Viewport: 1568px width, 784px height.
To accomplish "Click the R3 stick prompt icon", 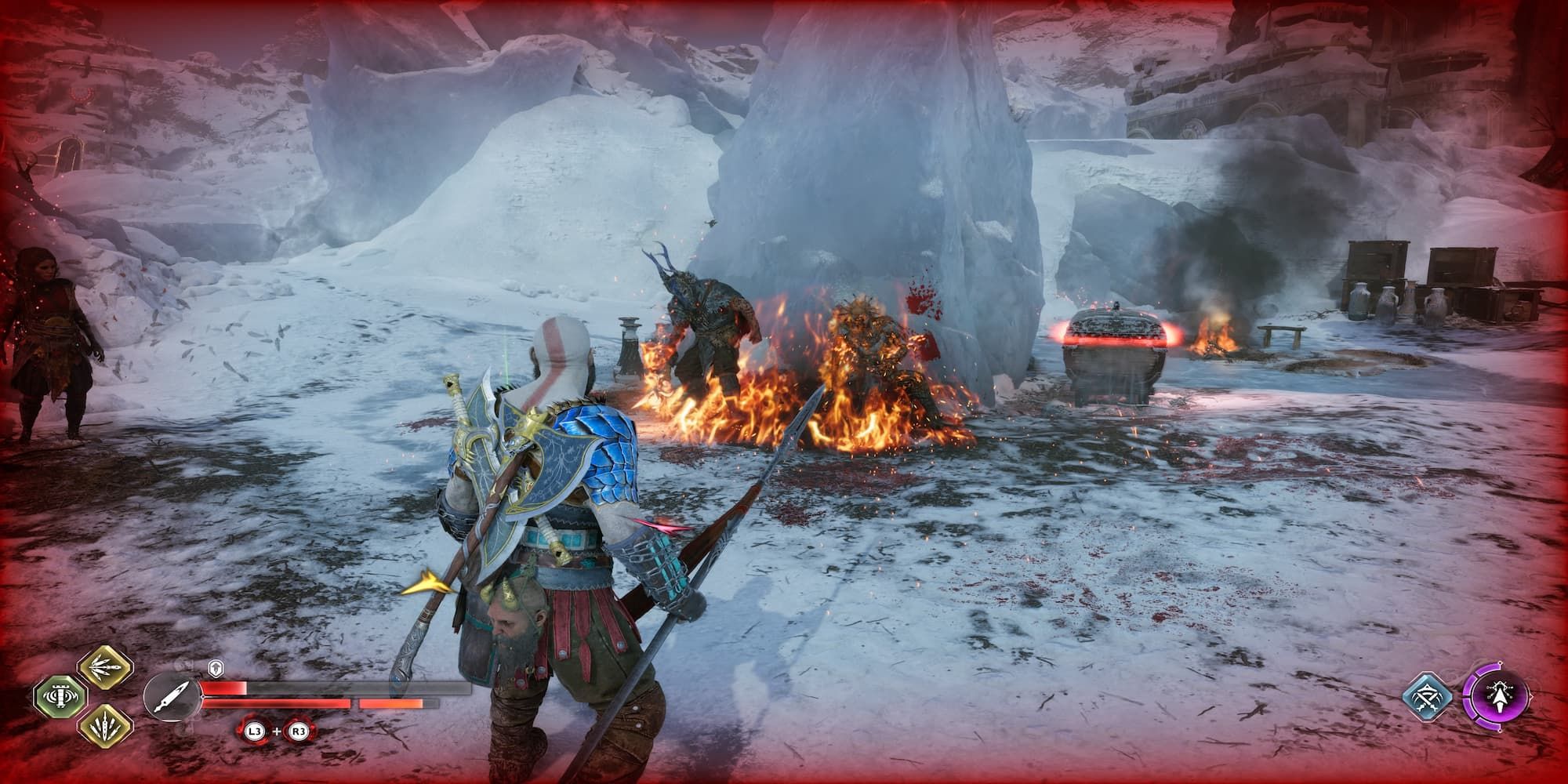I will pyautogui.click(x=297, y=731).
